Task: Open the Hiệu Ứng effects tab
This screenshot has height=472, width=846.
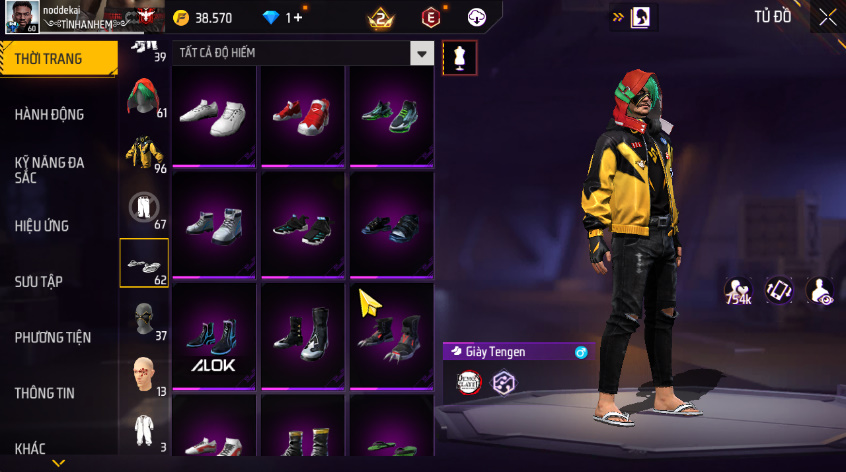Action: [x=42, y=225]
